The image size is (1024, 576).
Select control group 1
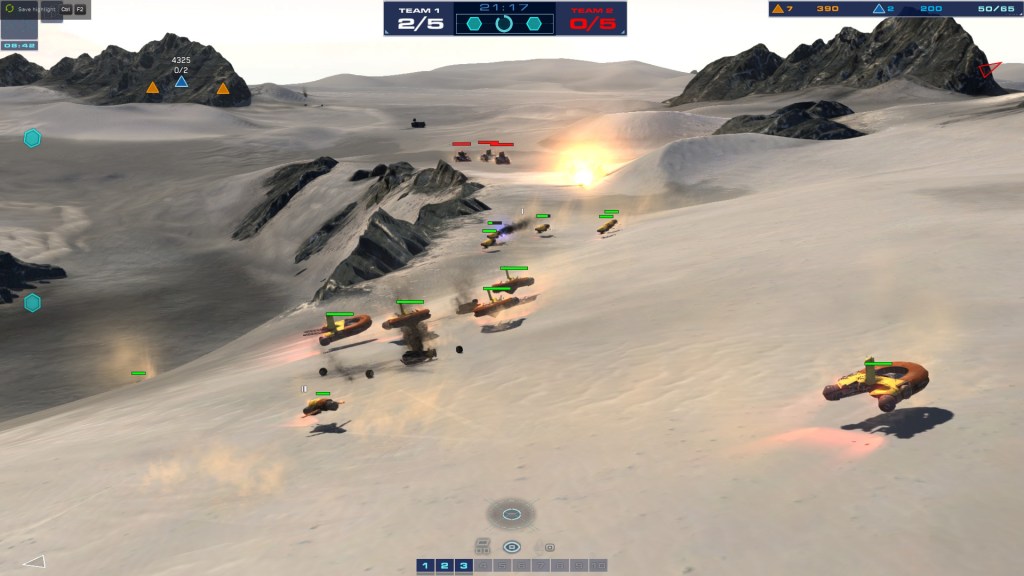click(x=425, y=566)
